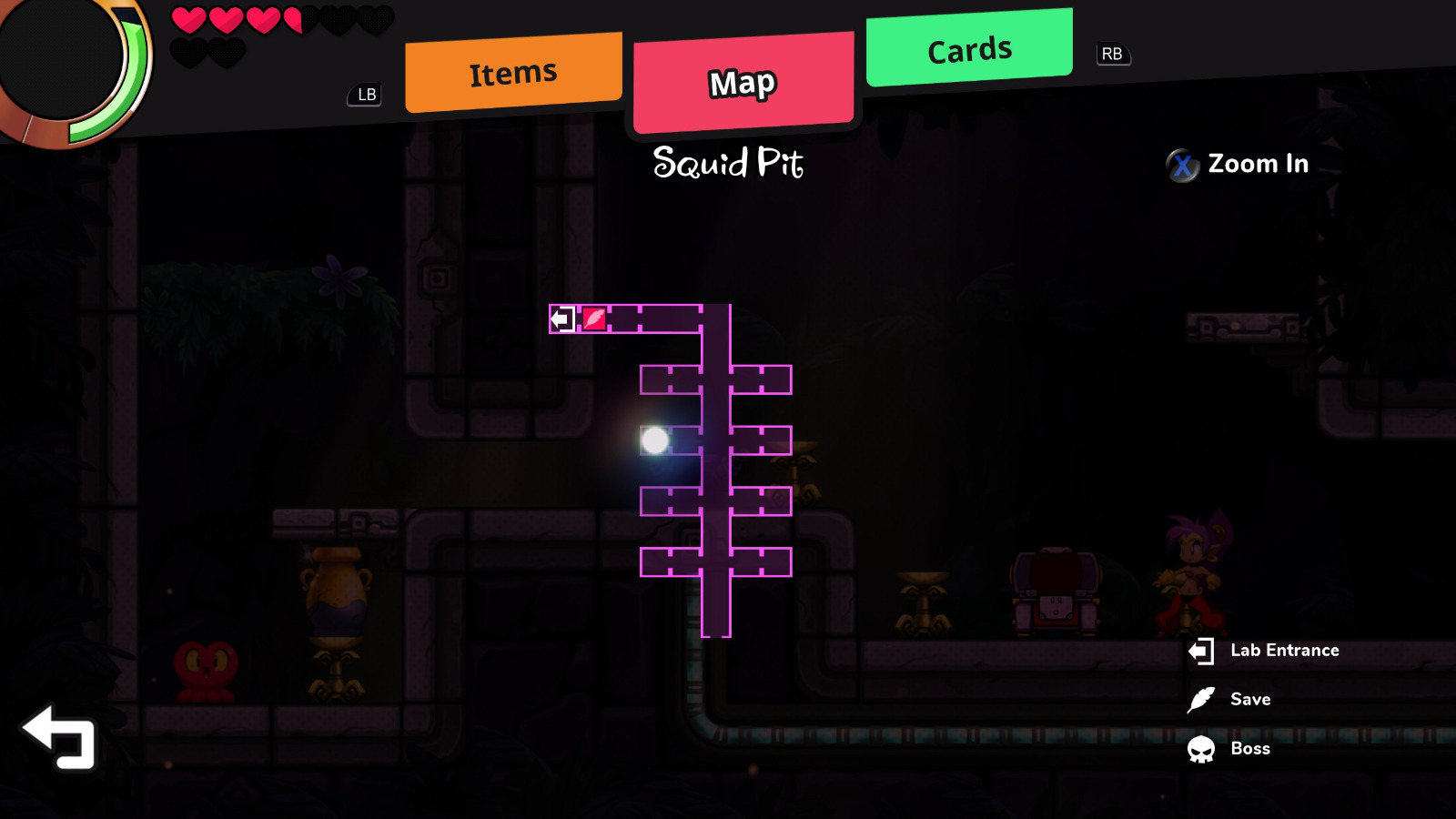Click the RB shoulder button indicator
The image size is (1456, 819).
tap(1112, 55)
